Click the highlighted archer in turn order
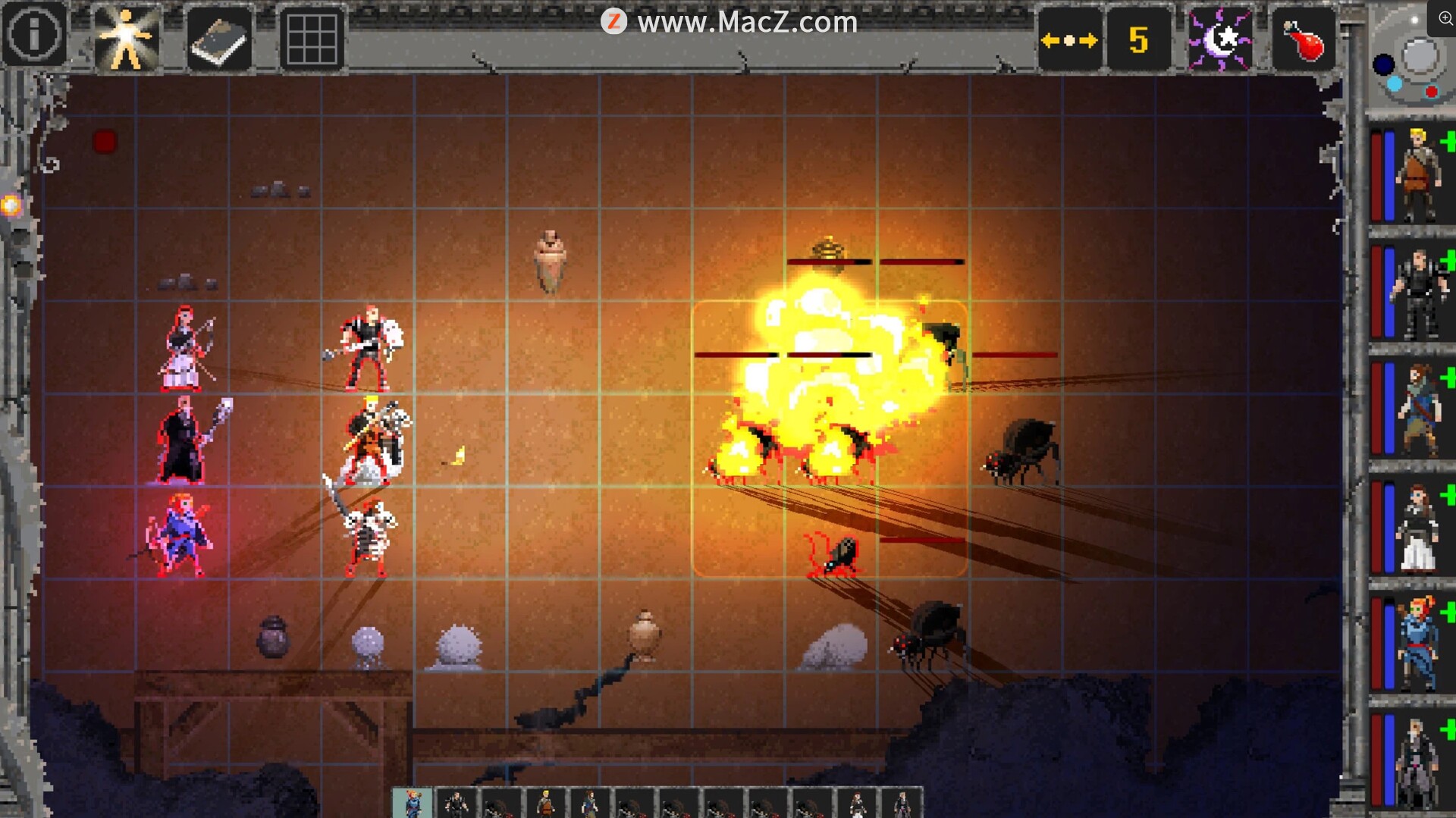 pyautogui.click(x=413, y=804)
